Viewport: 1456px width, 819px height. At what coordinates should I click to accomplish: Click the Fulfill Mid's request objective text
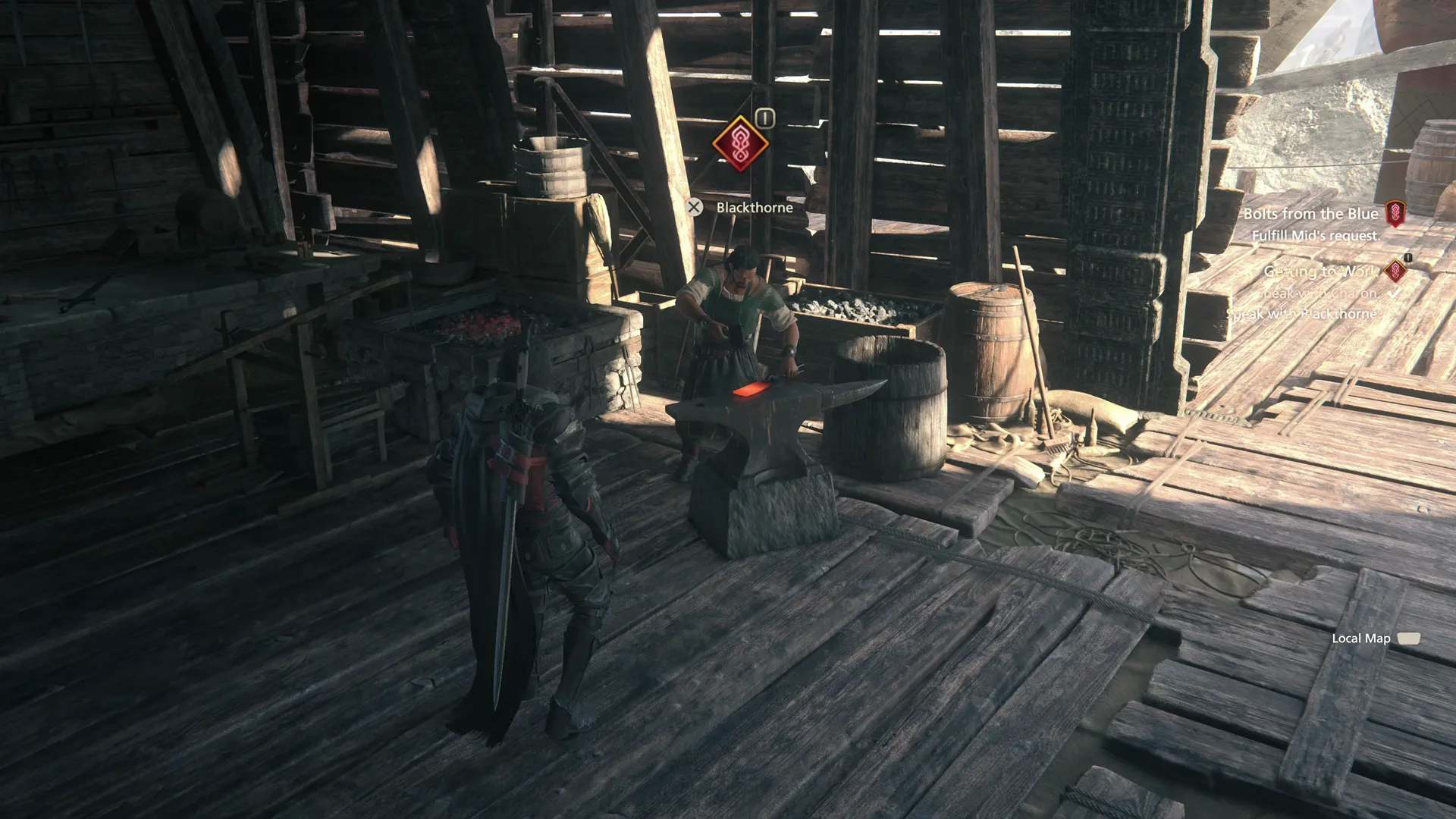pos(1316,236)
